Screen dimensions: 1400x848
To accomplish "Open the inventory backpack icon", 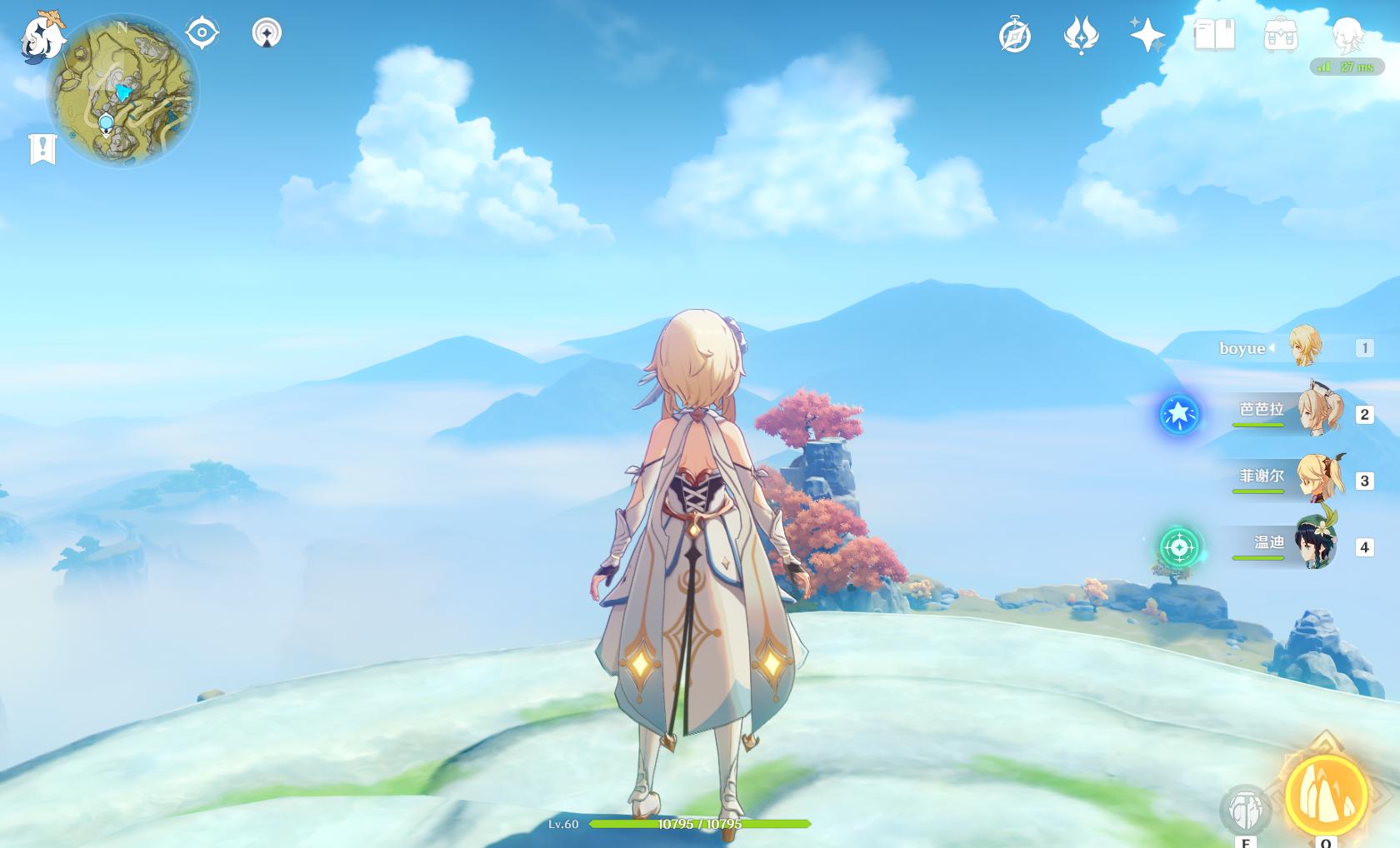I will [x=1281, y=36].
